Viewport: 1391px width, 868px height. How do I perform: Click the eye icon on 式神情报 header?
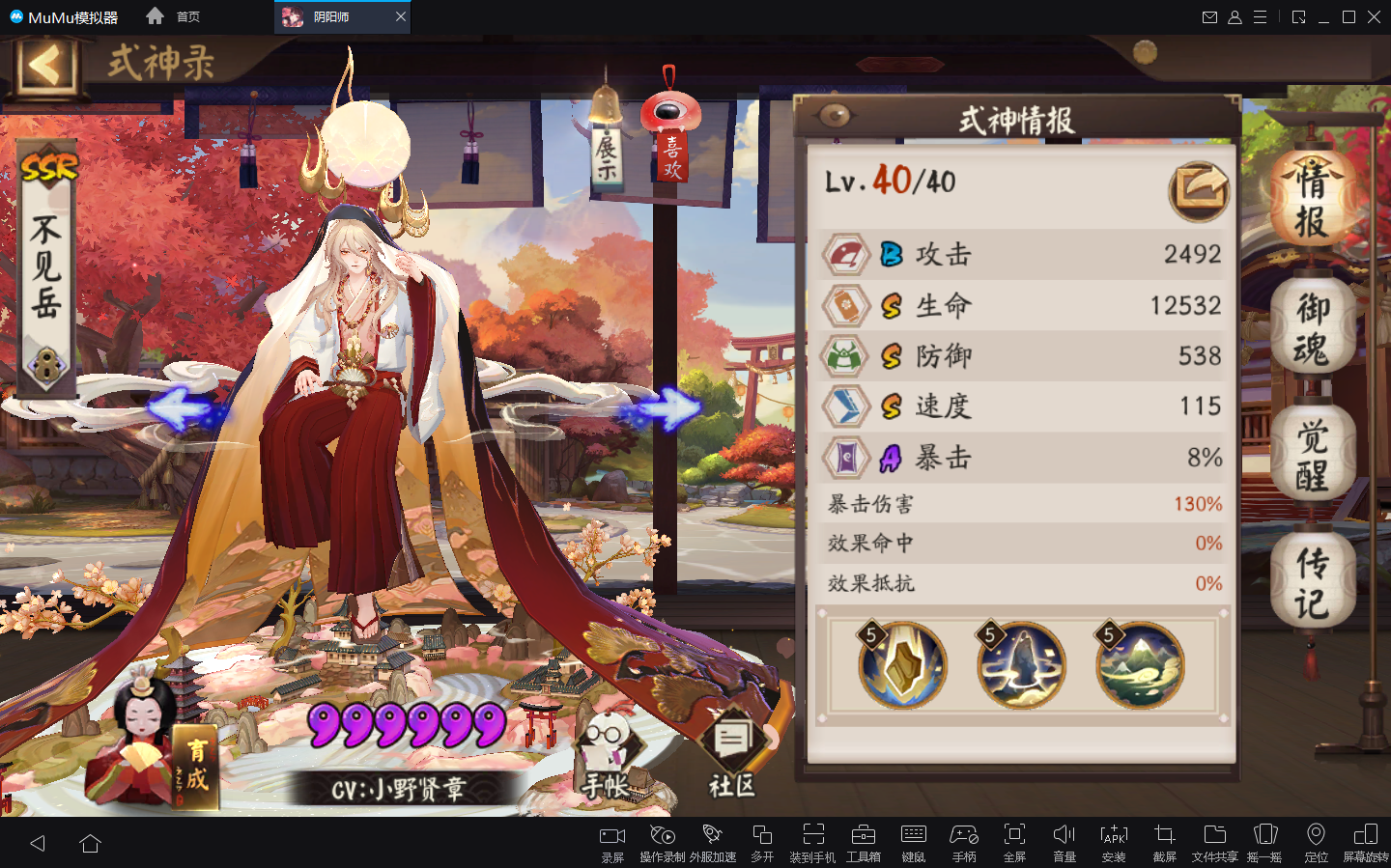pyautogui.click(x=835, y=116)
